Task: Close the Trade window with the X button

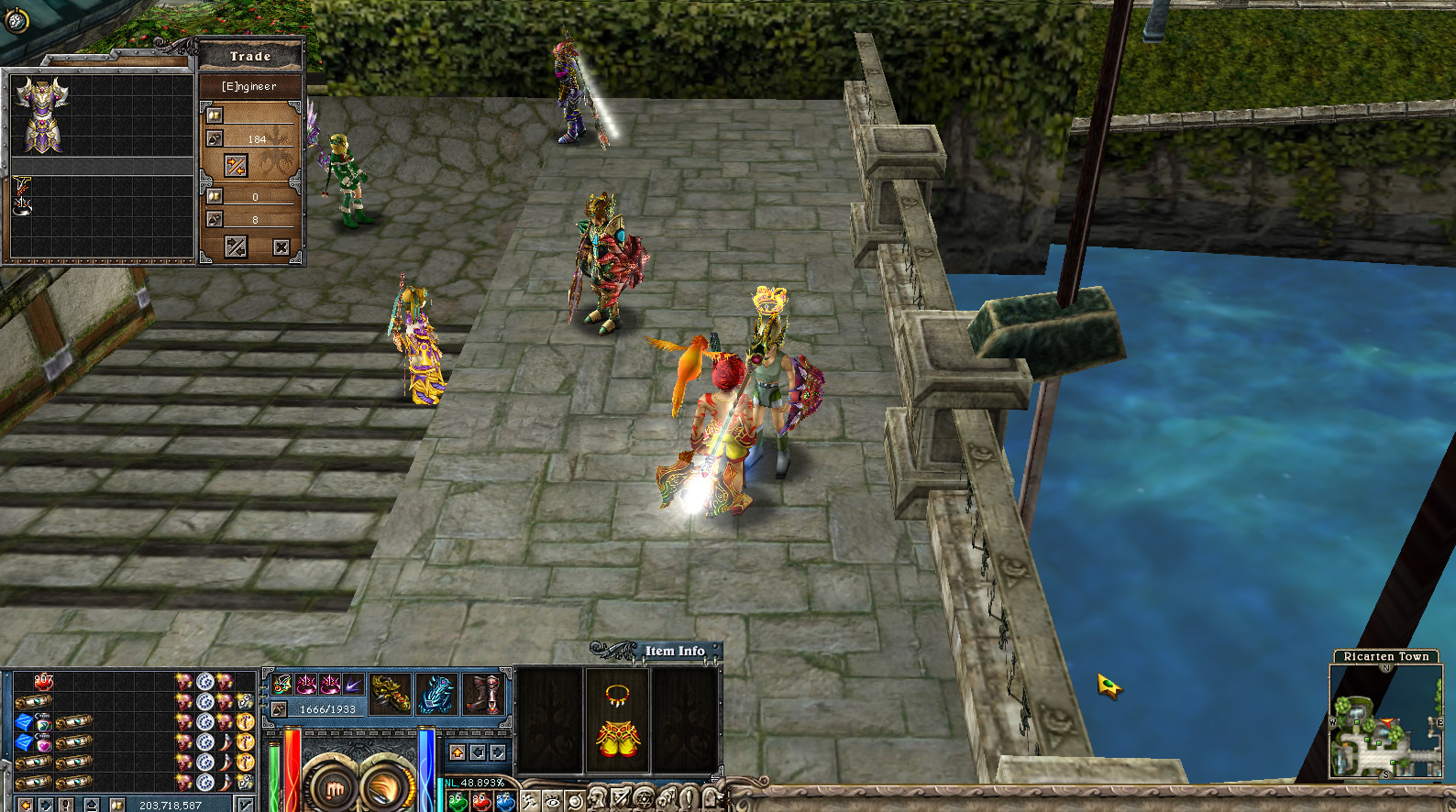Action: tap(281, 247)
